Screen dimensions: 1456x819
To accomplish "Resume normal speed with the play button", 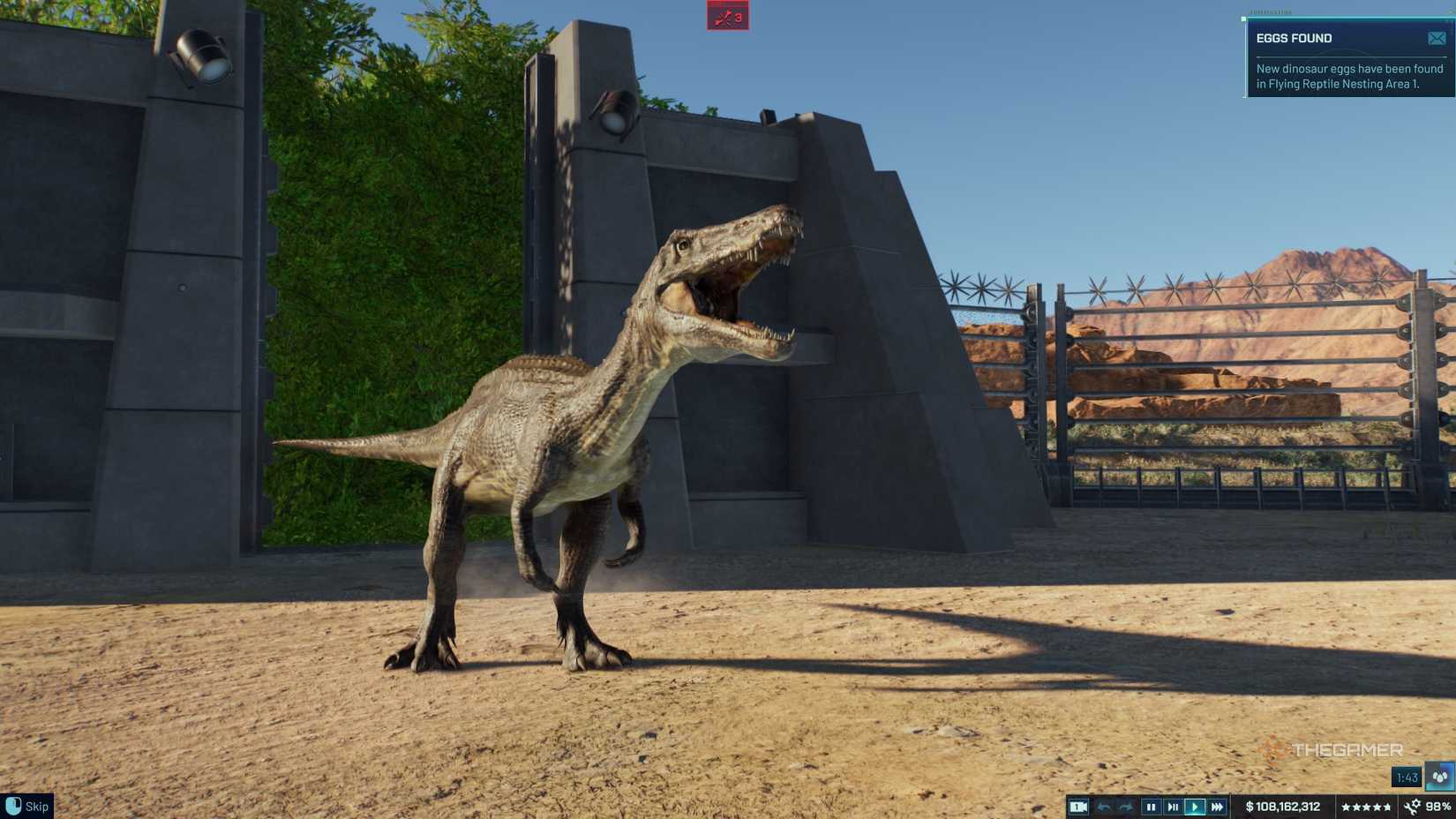I will click(x=1196, y=806).
